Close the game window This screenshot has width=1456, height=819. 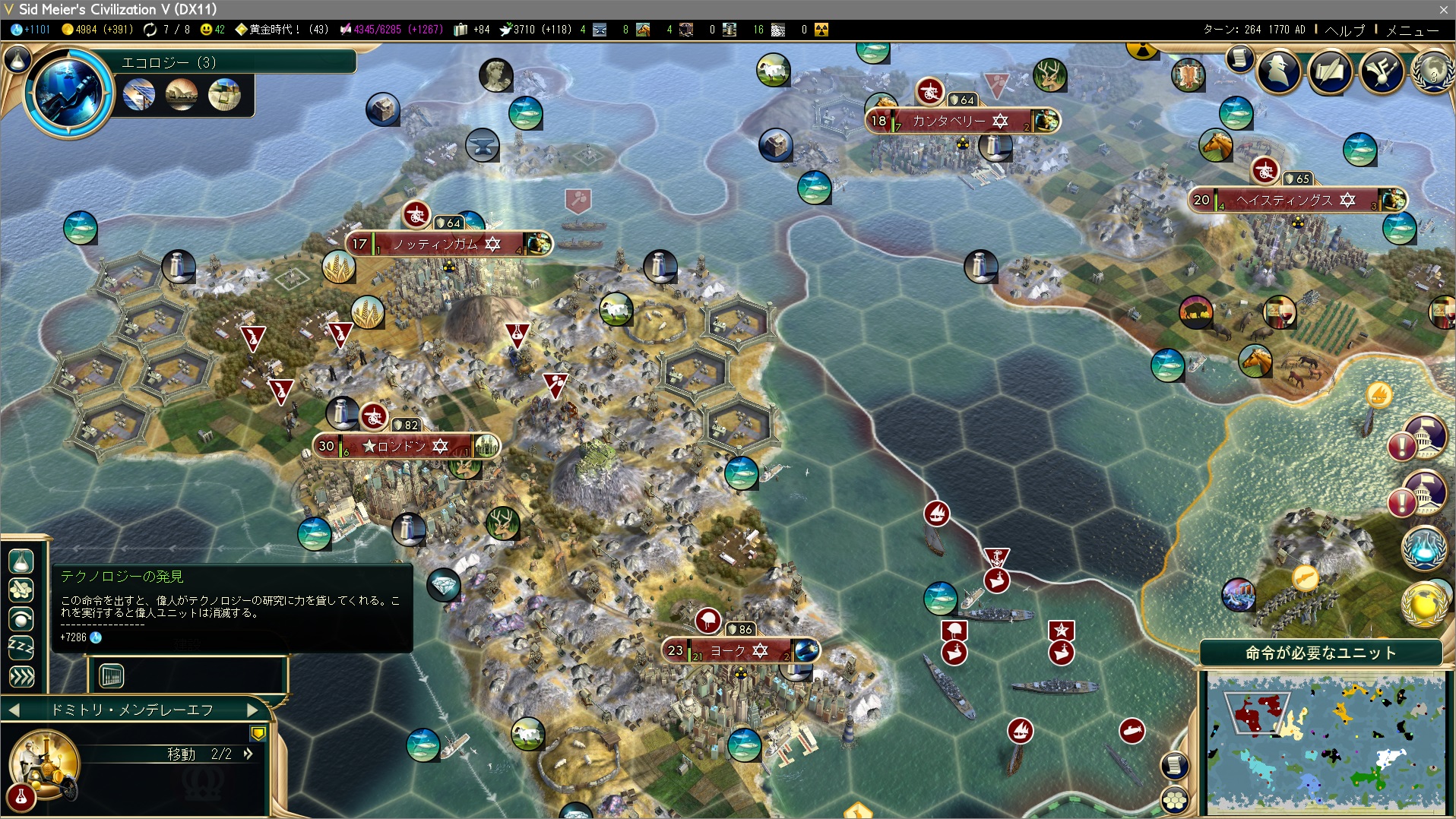point(1443,9)
